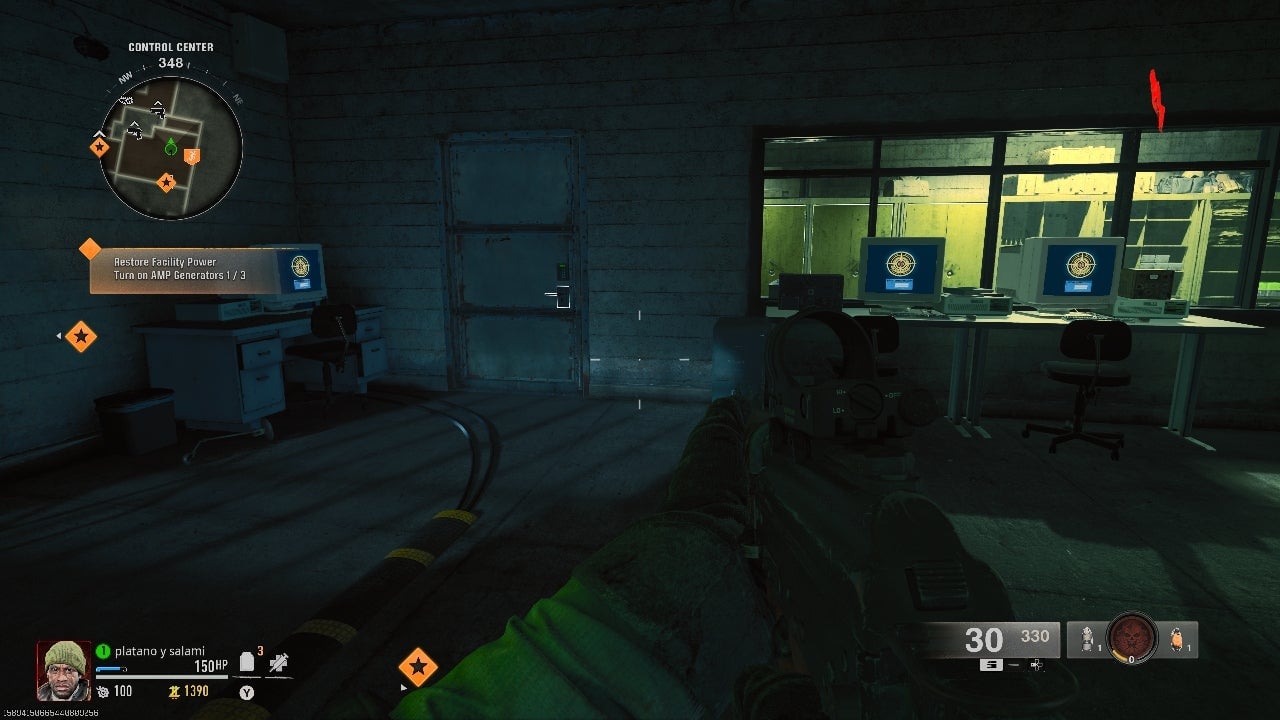Select the Control Center zone label
1280x720 pixels.
coord(170,46)
